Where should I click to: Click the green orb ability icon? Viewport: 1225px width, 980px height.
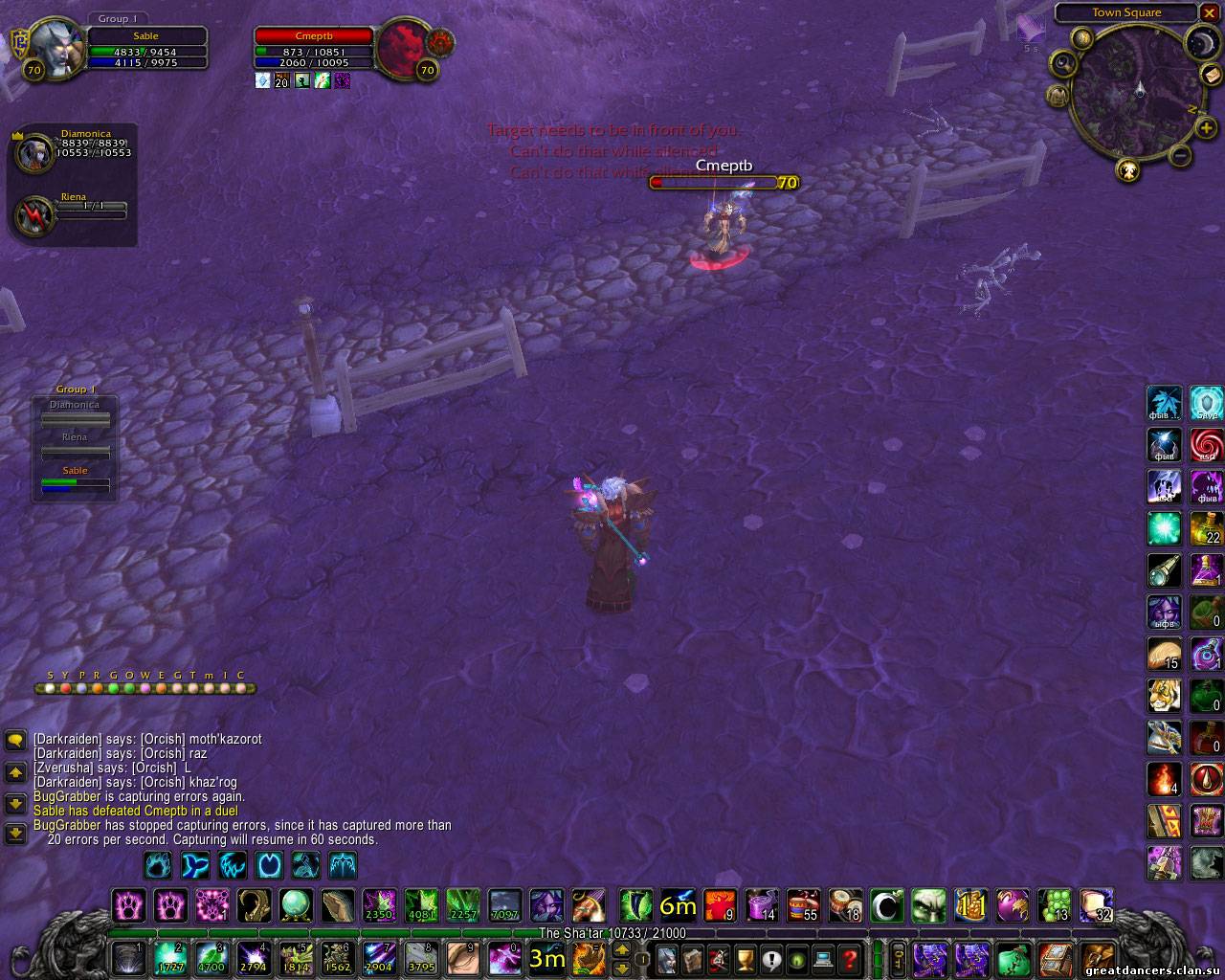click(296, 904)
